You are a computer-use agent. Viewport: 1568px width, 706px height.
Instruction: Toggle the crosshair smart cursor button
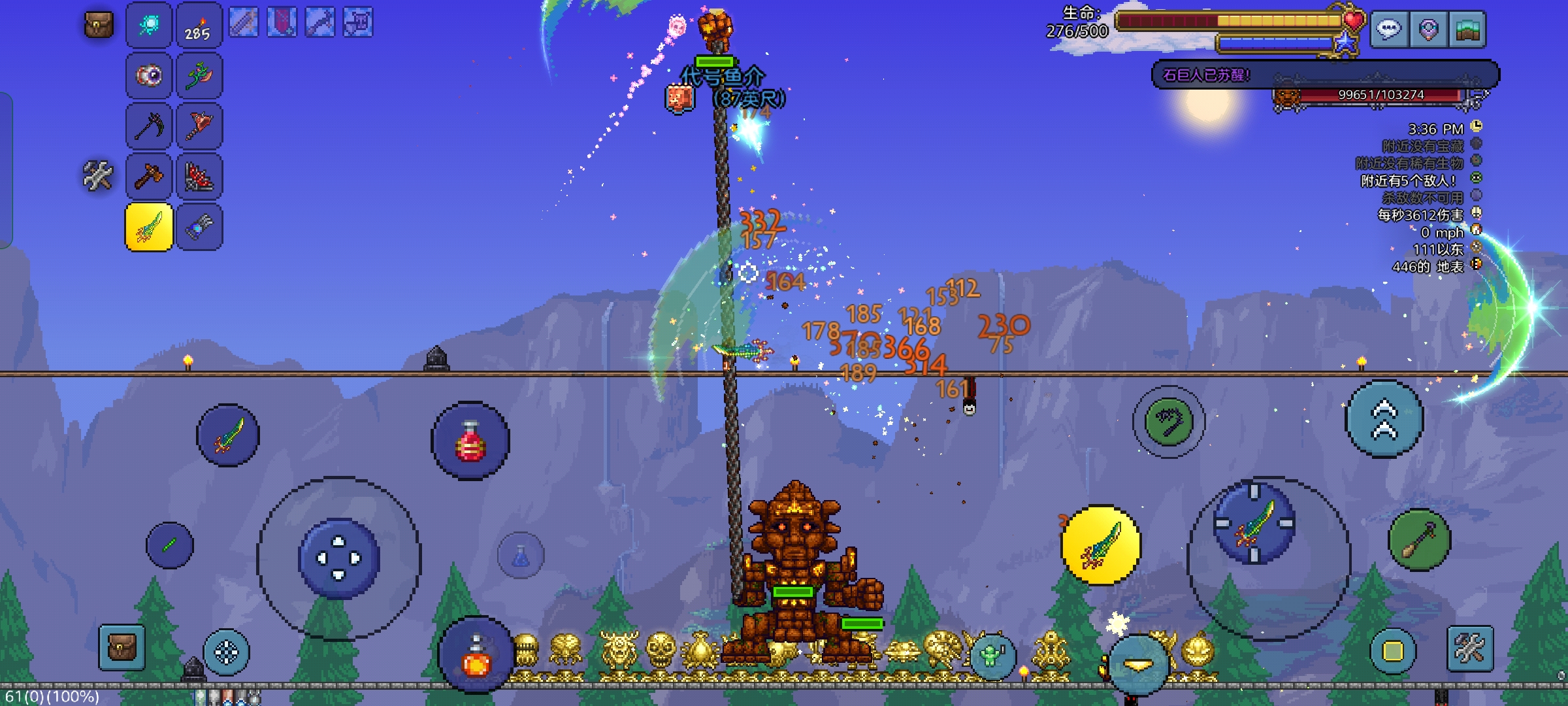pyautogui.click(x=227, y=652)
